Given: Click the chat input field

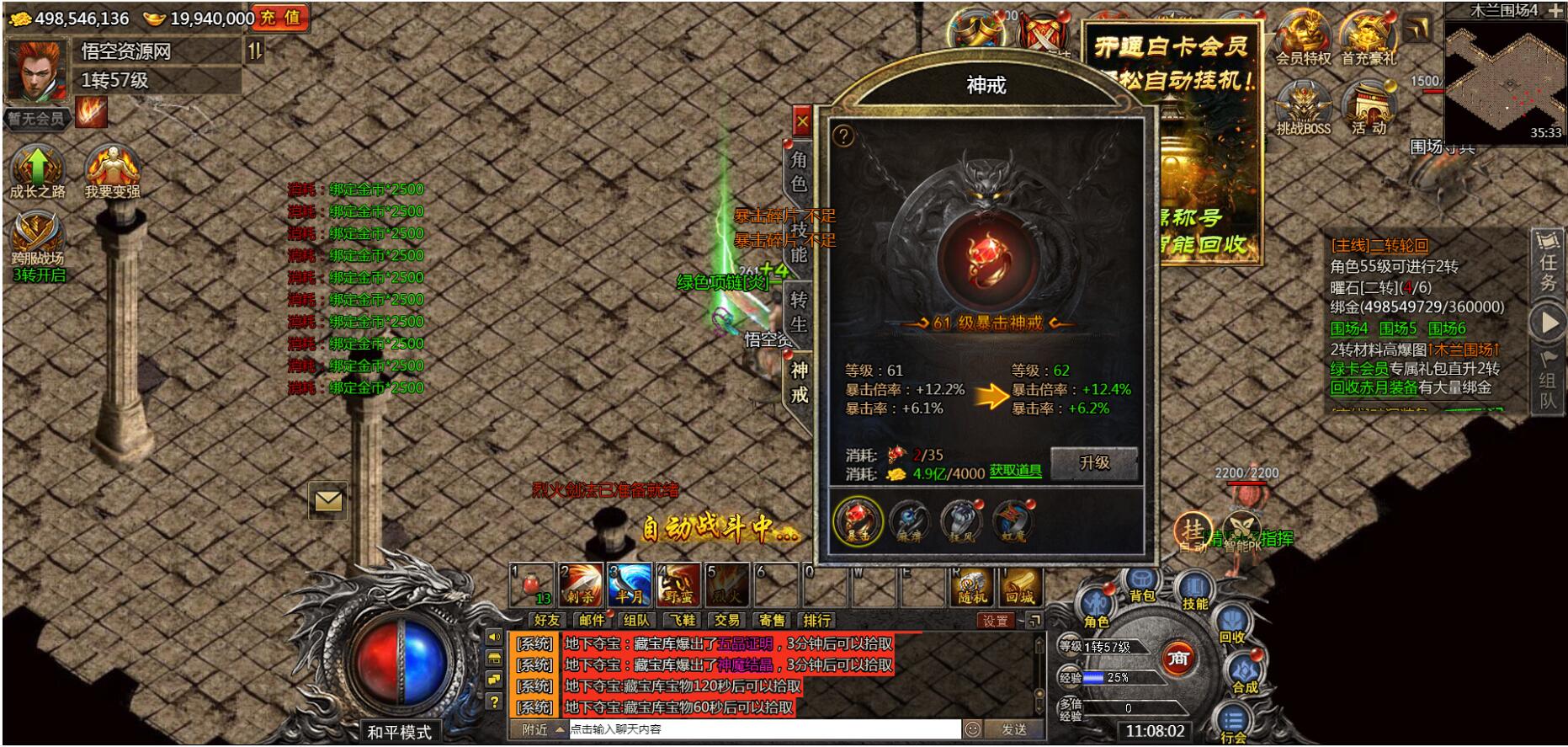Looking at the screenshot, I should (762, 729).
